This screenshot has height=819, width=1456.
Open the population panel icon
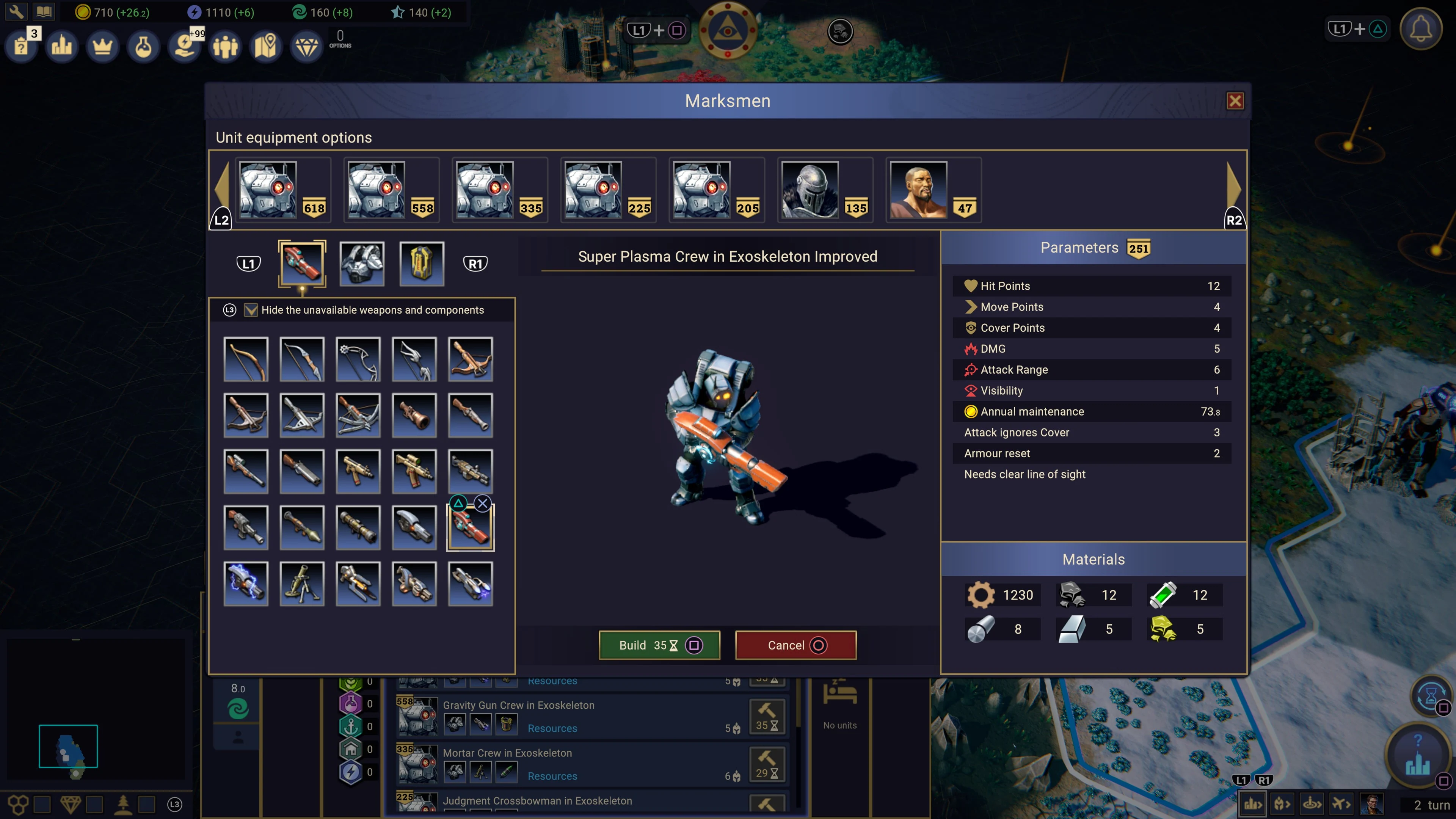pos(225,46)
